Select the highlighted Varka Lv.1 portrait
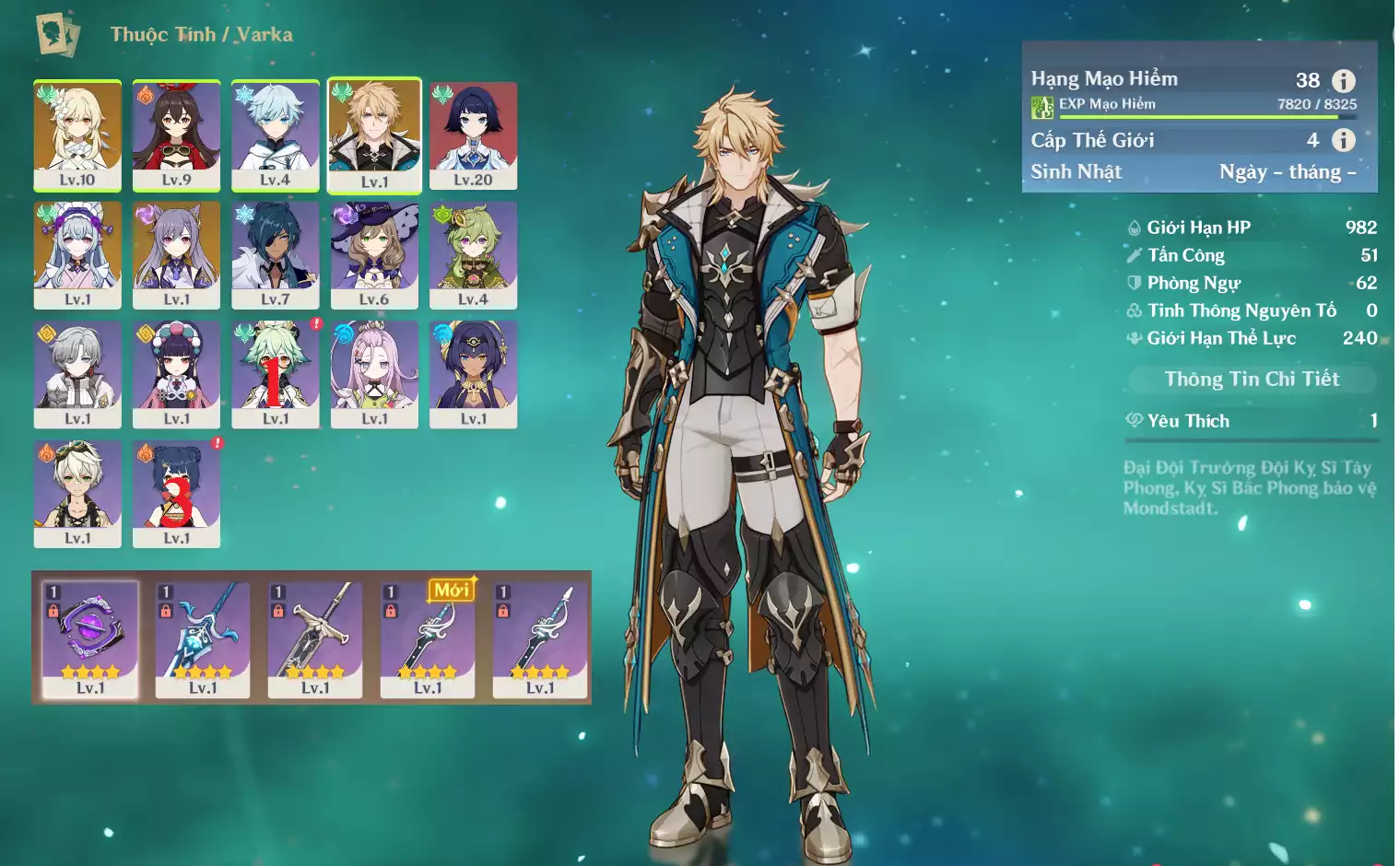This screenshot has width=1400, height=866. click(x=374, y=135)
